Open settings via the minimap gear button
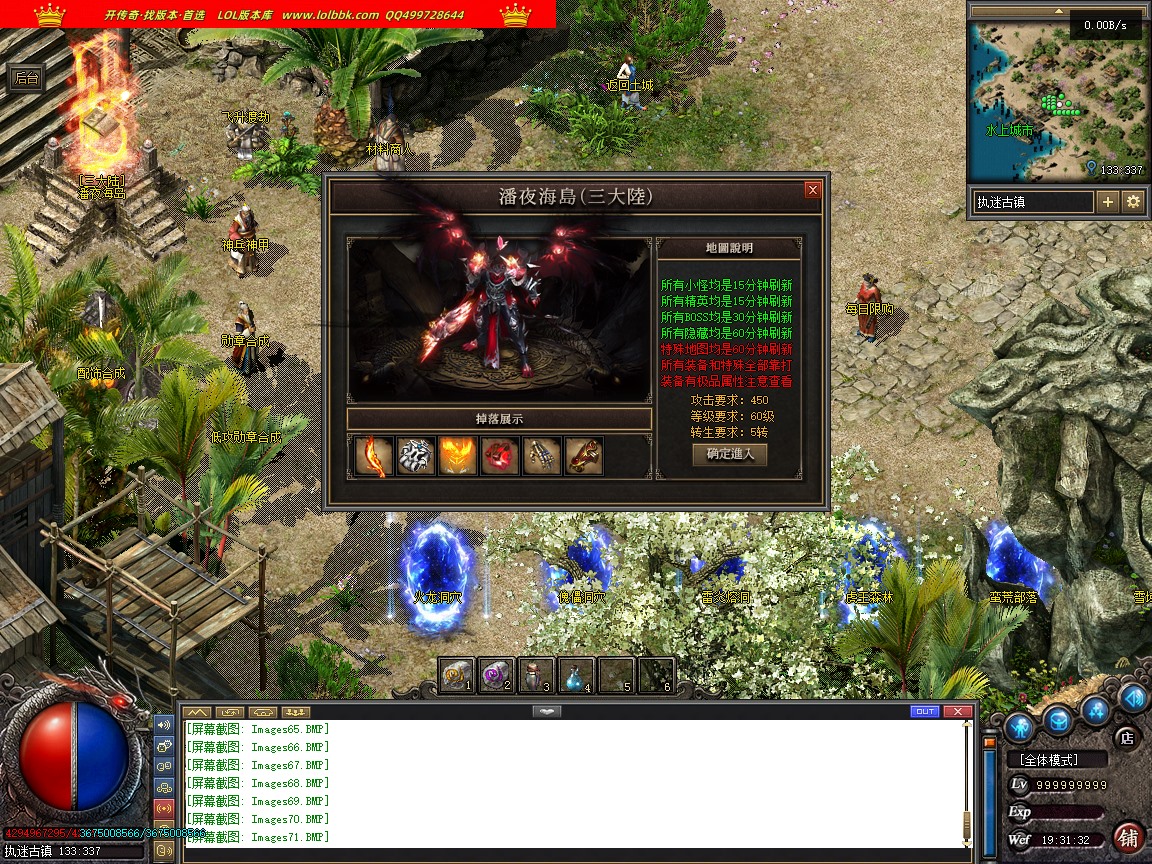Screen dimensions: 1152x864 [x=1133, y=202]
